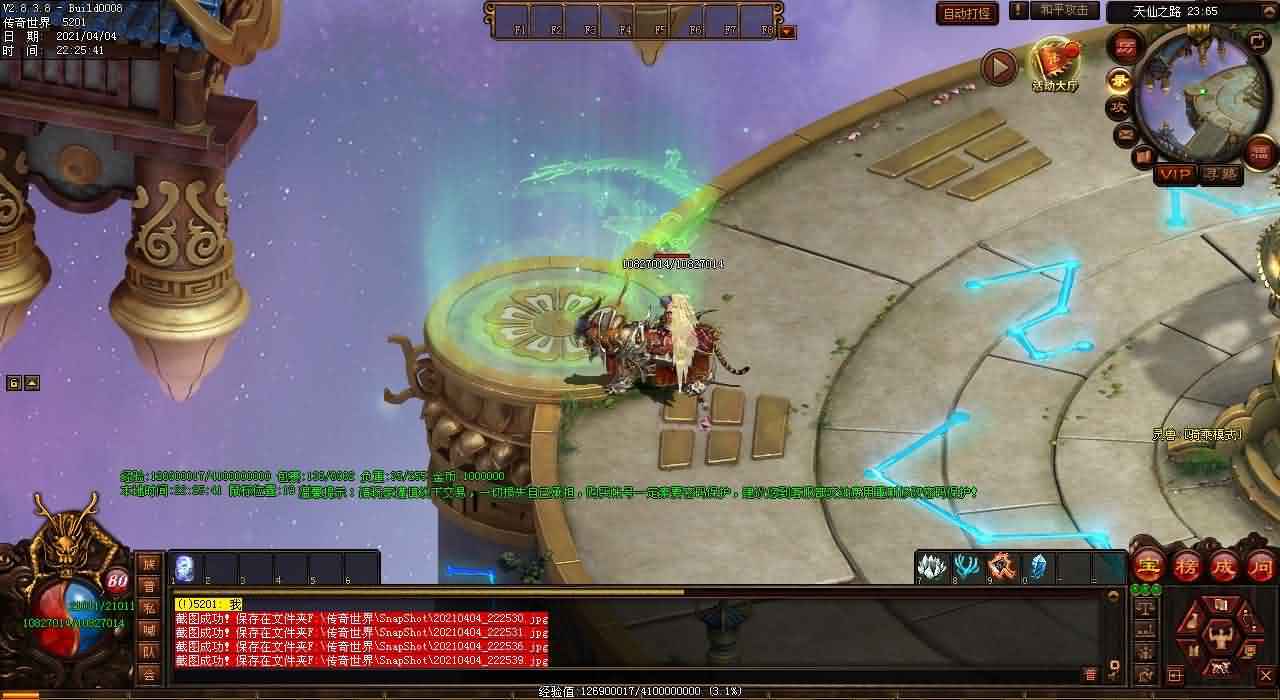Open the 成 achievements round button
This screenshot has width=1280, height=700.
(1223, 566)
